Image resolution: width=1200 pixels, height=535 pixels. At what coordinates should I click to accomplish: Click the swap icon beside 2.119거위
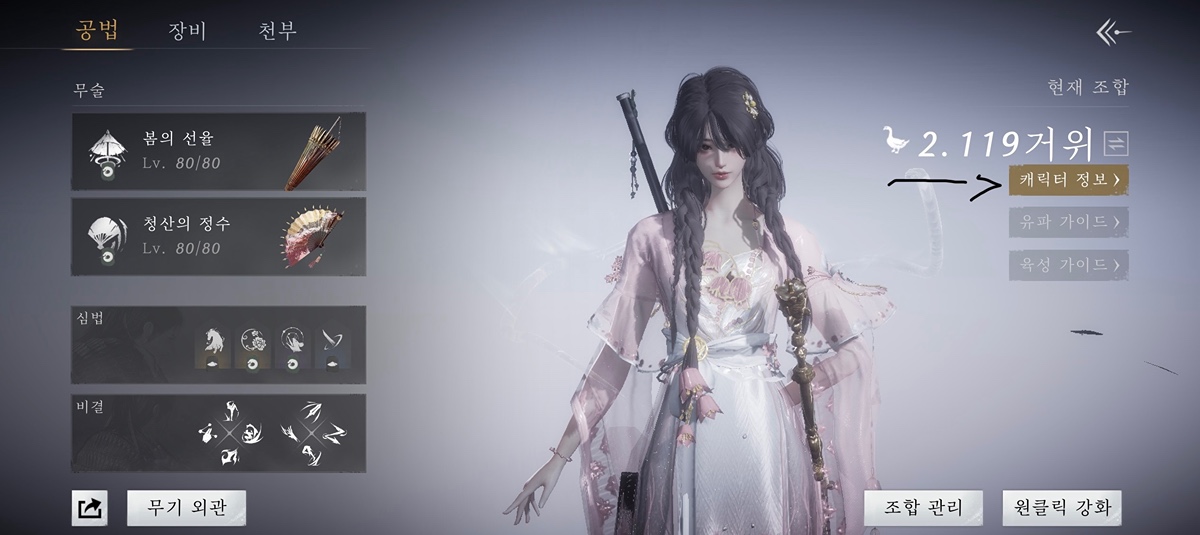1115,144
